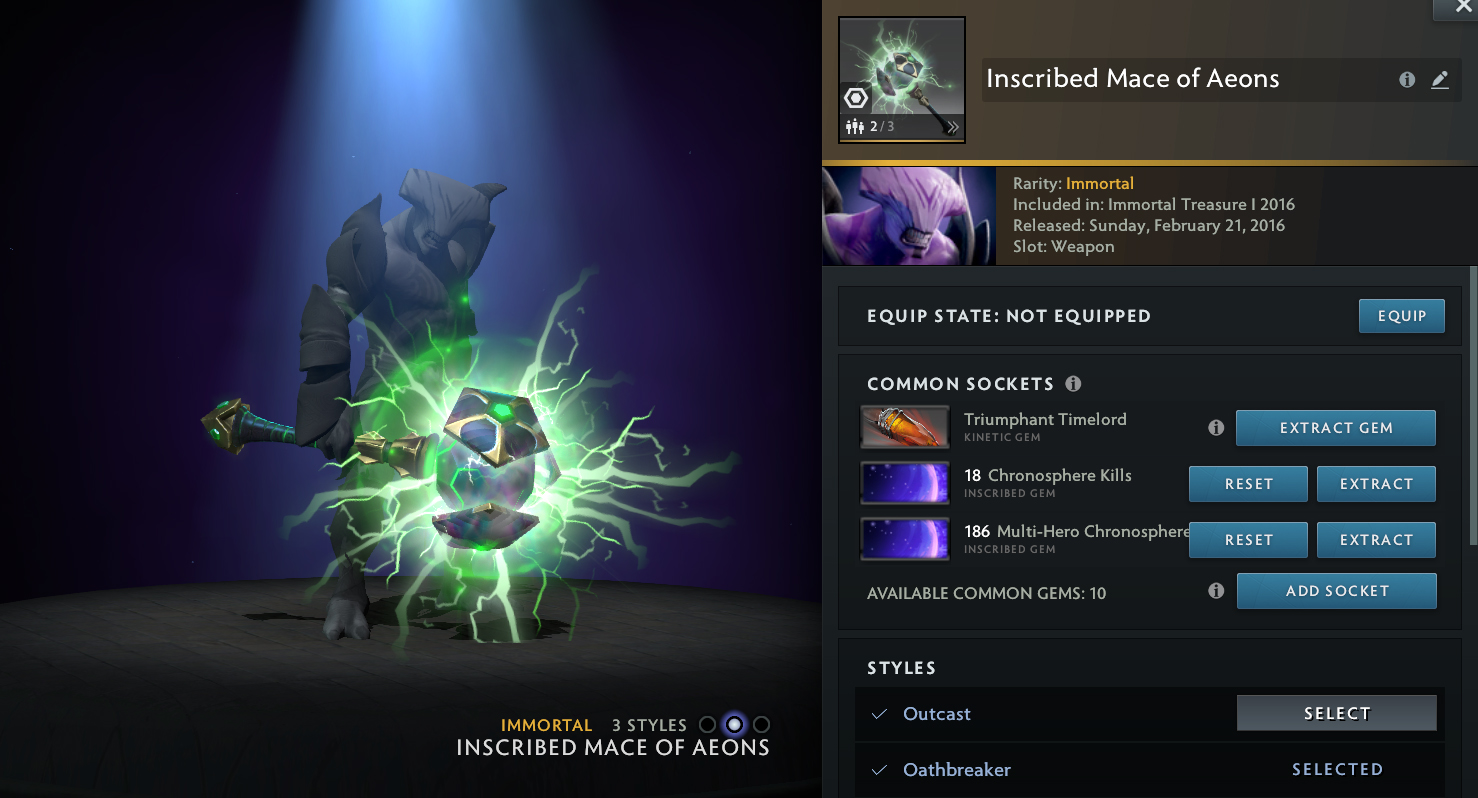Viewport: 1478px width, 798px height.
Task: Click the pencil icon to rename item
Action: (1440, 80)
